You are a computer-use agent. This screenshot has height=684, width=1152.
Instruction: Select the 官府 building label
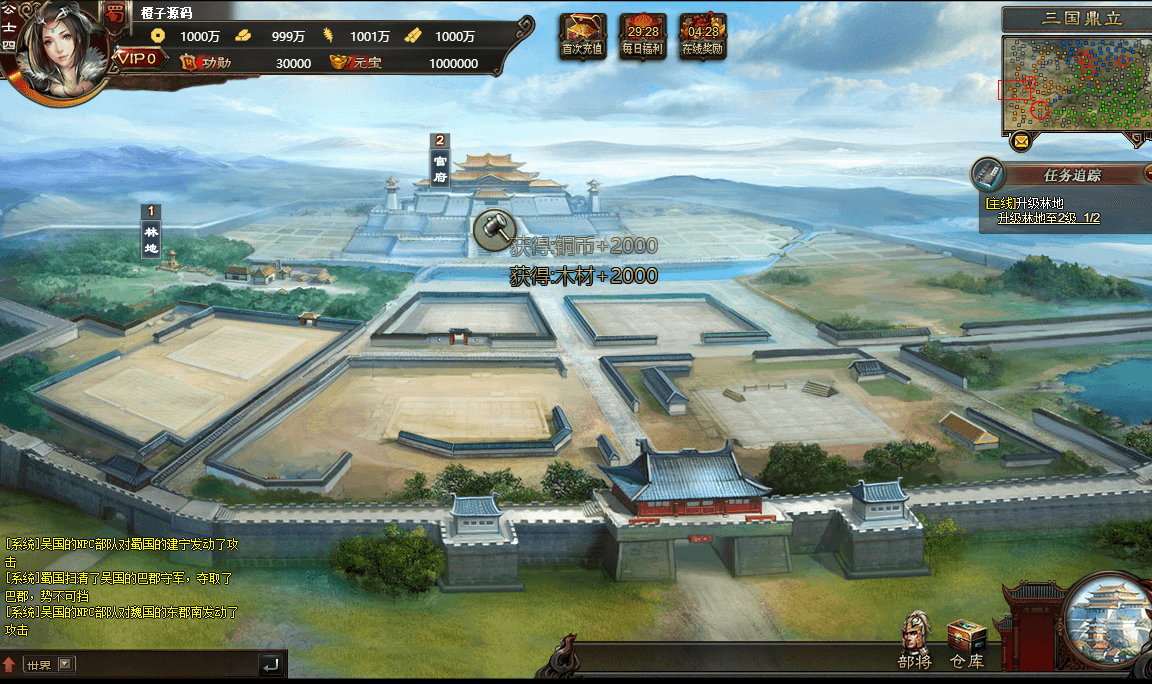click(439, 162)
